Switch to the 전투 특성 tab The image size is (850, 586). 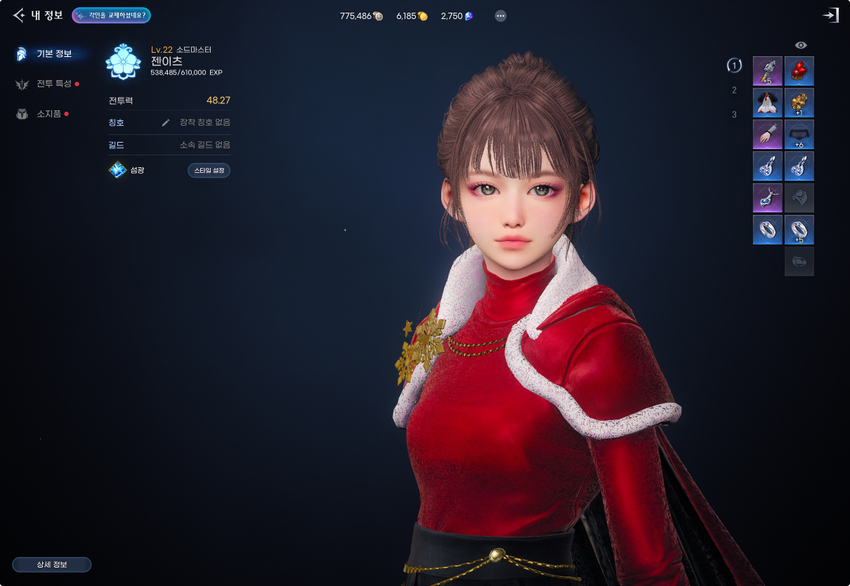point(49,84)
